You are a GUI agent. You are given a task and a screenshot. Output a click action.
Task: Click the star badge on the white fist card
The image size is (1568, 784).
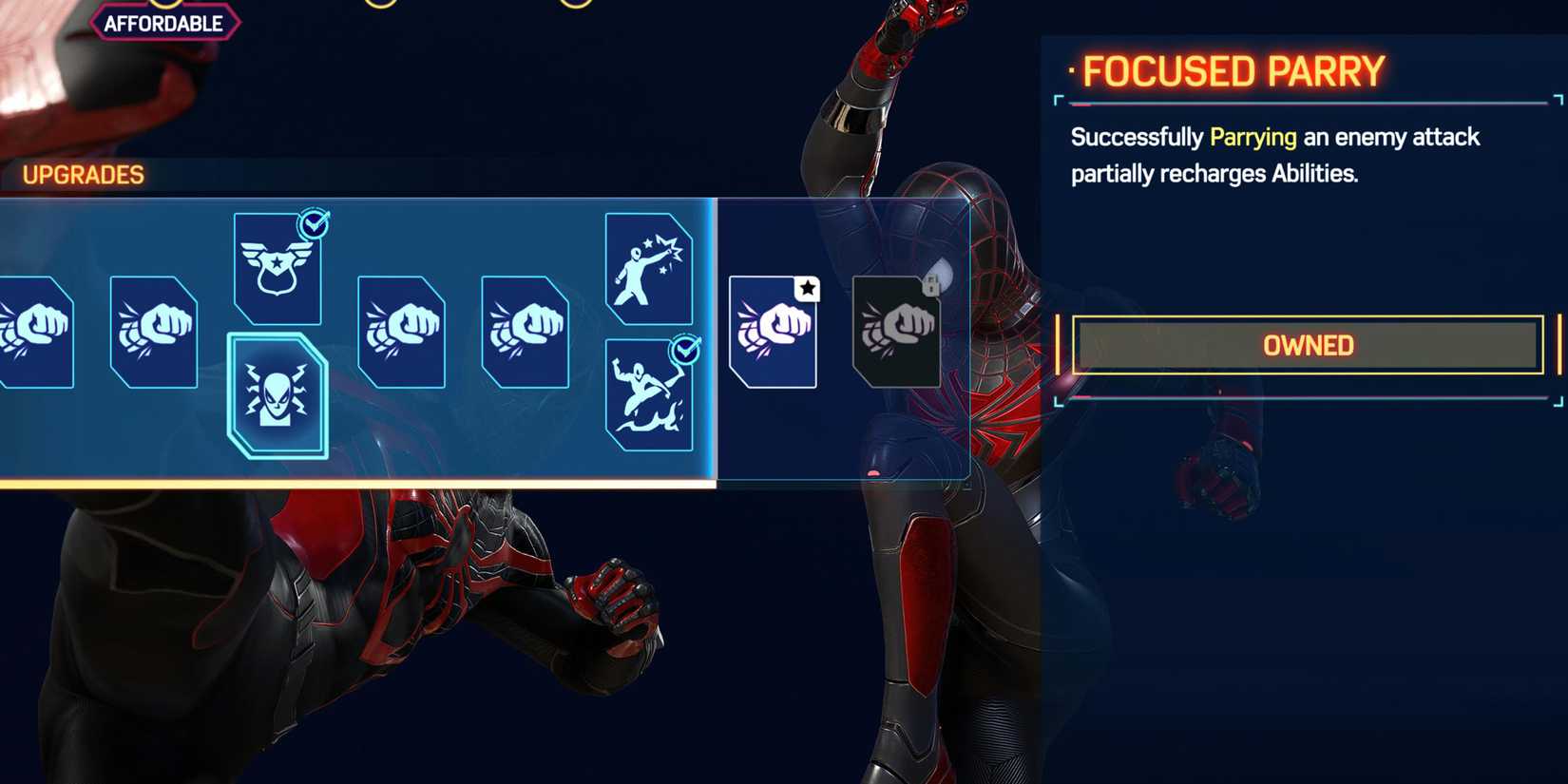point(807,288)
